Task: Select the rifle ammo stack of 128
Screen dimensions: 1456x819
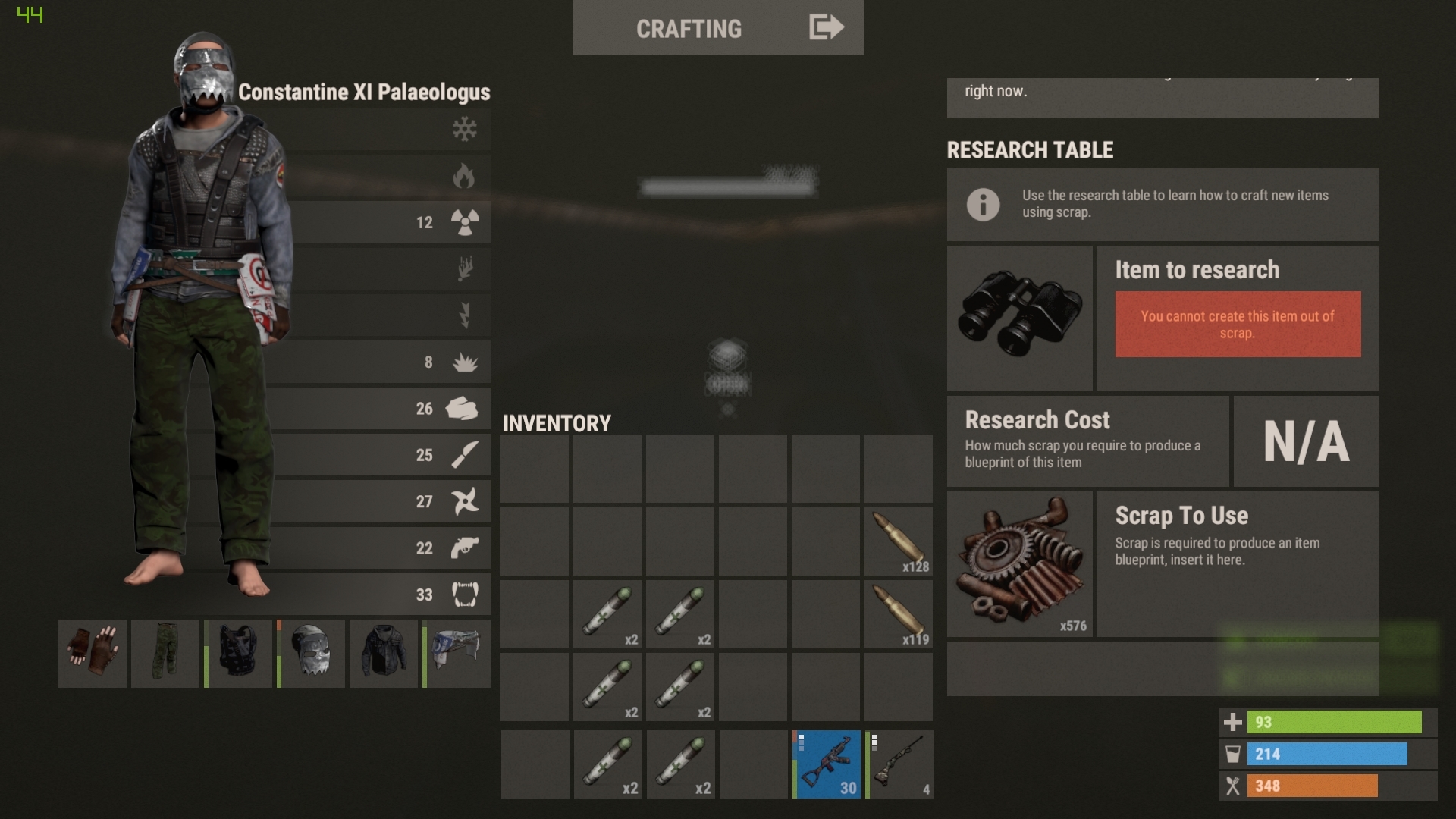Action: 899,541
